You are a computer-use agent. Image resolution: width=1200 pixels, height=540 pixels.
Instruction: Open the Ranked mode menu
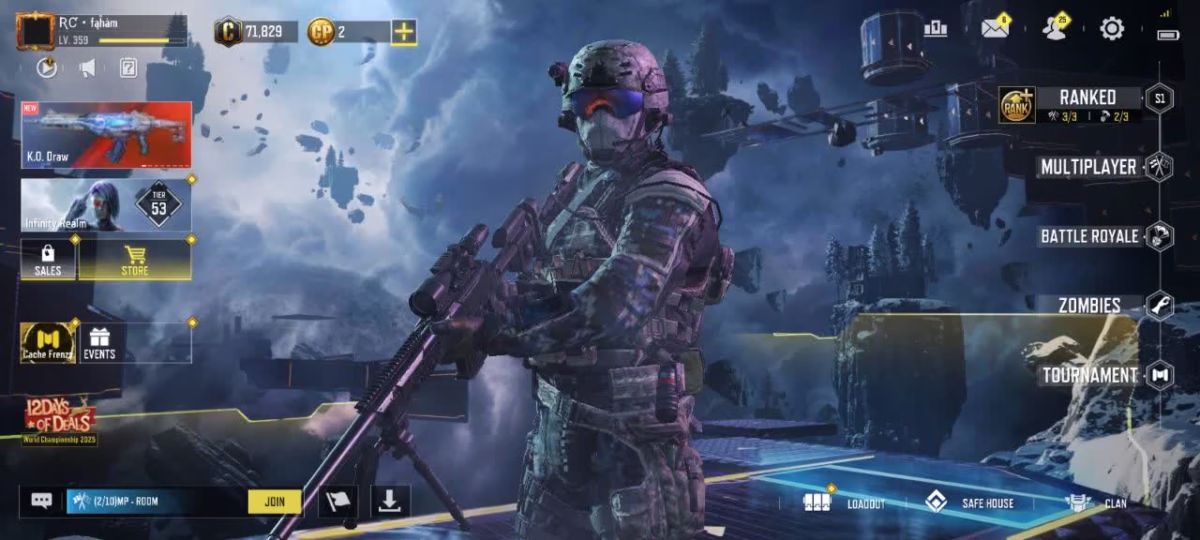[x=1086, y=98]
